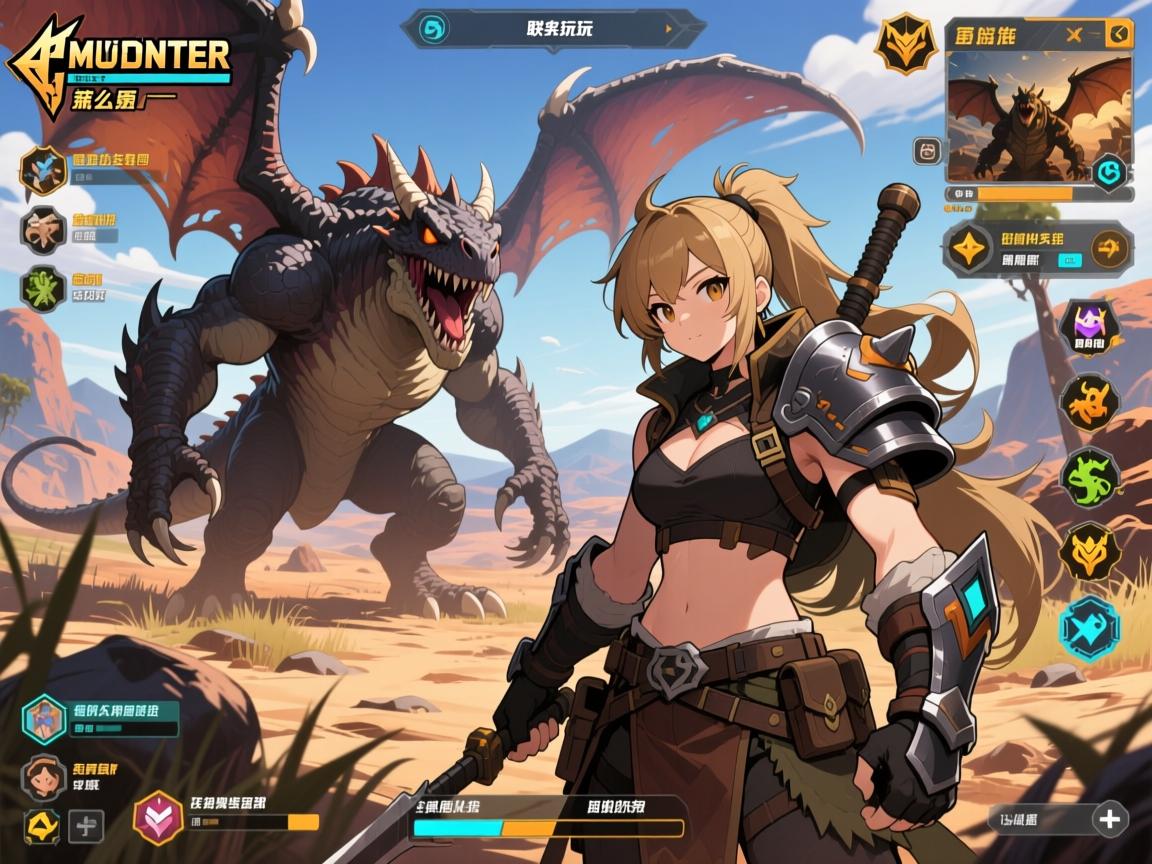Viewport: 1152px width, 864px height.
Task: Click the right arrow on the top banner
Action: pyautogui.click(x=669, y=29)
